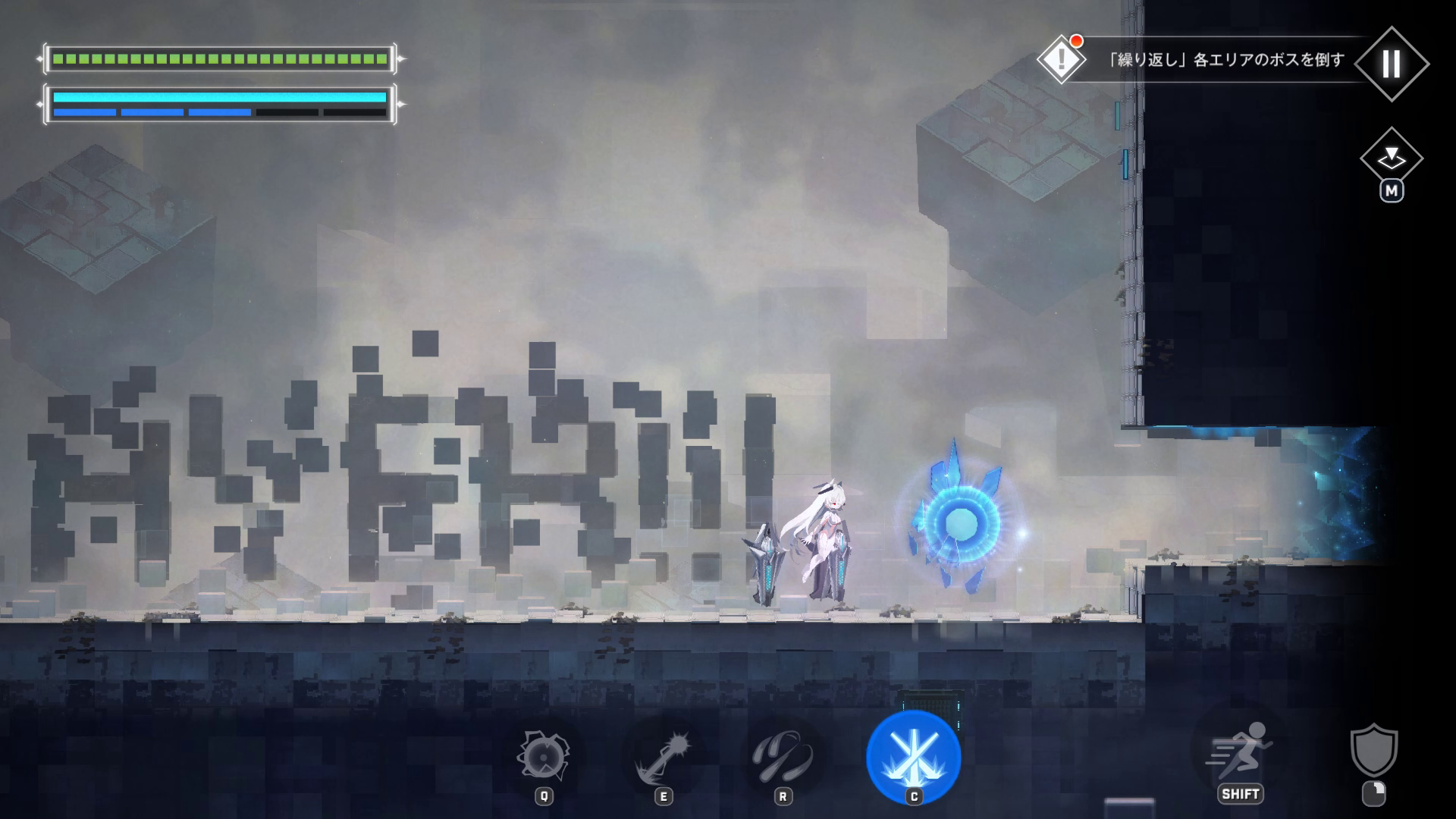Image resolution: width=1456 pixels, height=819 pixels.
Task: Open the map diamond icon
Action: 1391,158
